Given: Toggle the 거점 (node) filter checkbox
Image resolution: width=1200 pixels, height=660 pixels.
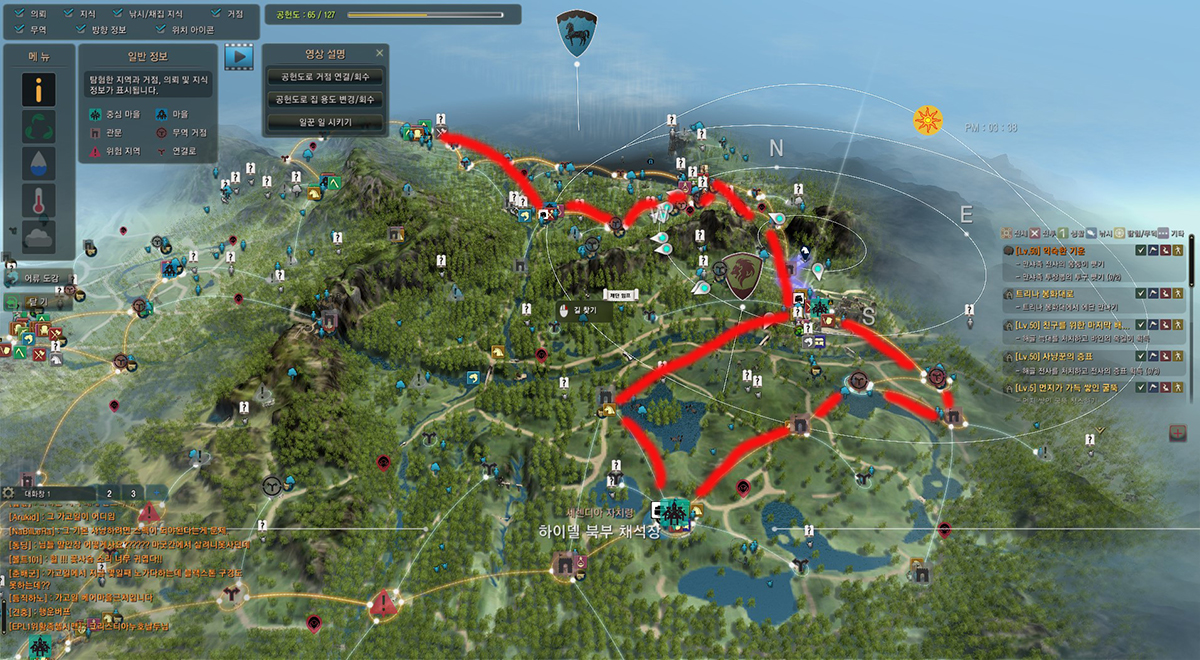Looking at the screenshot, I should [217, 15].
